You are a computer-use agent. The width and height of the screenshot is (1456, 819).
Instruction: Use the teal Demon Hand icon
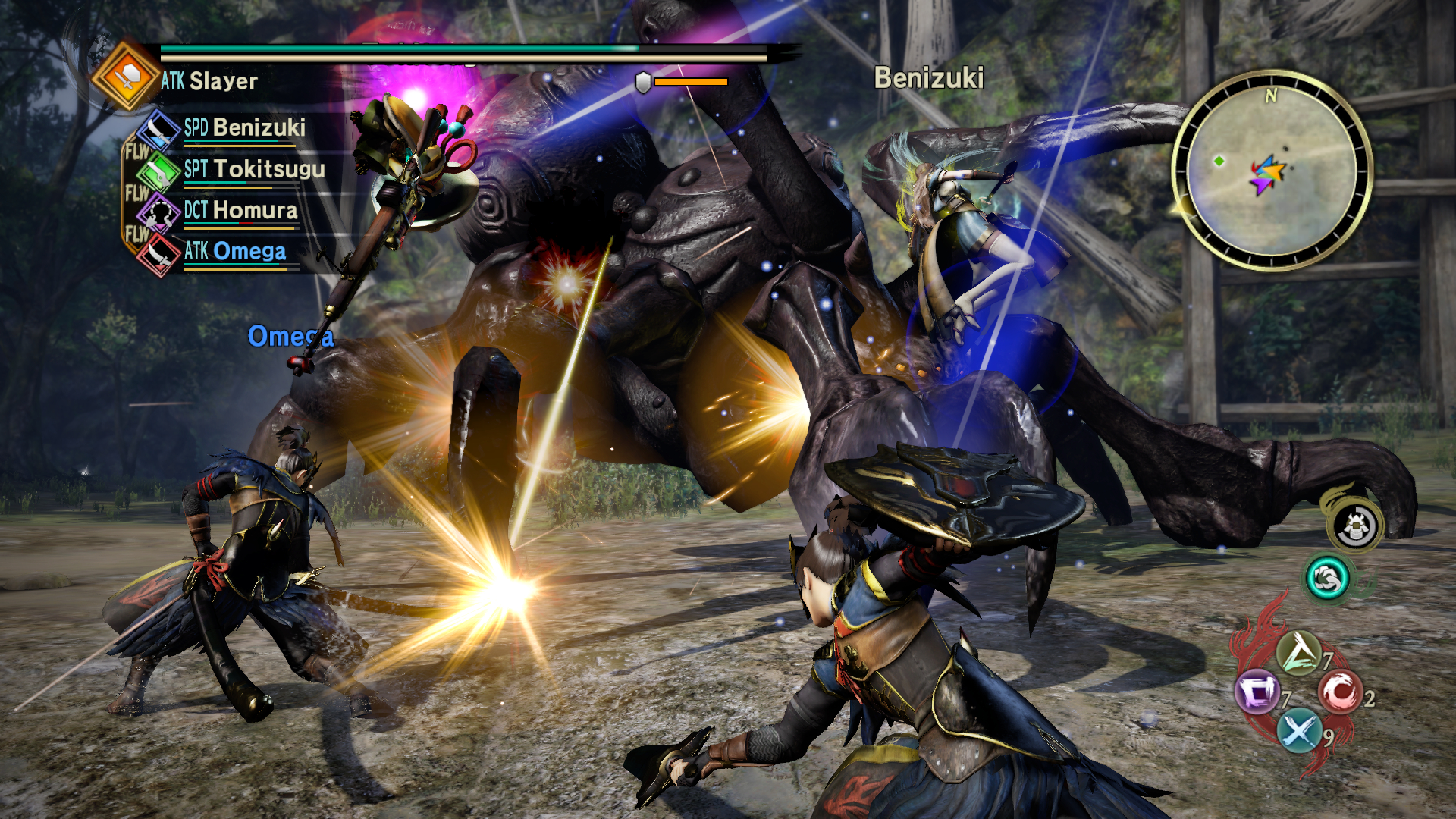point(1327,579)
